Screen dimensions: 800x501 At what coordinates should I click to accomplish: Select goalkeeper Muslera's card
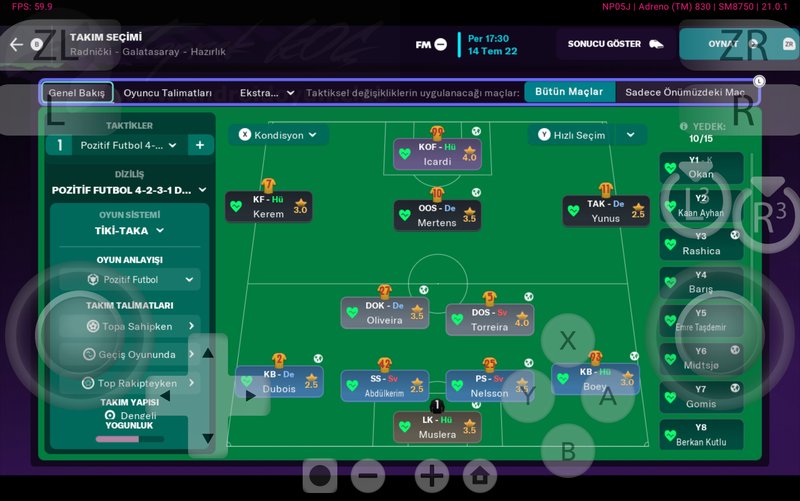click(436, 427)
